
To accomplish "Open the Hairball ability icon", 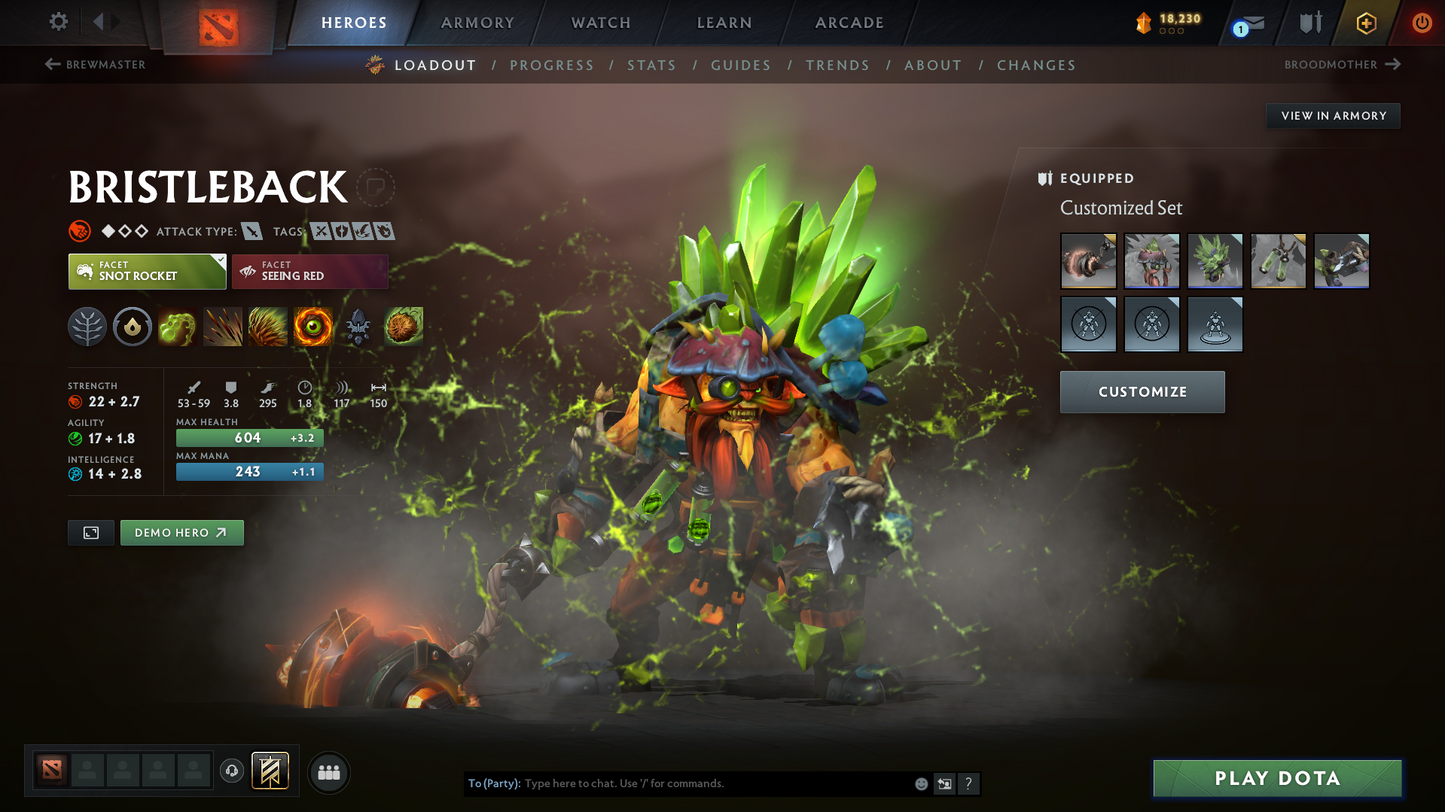I will [x=403, y=326].
